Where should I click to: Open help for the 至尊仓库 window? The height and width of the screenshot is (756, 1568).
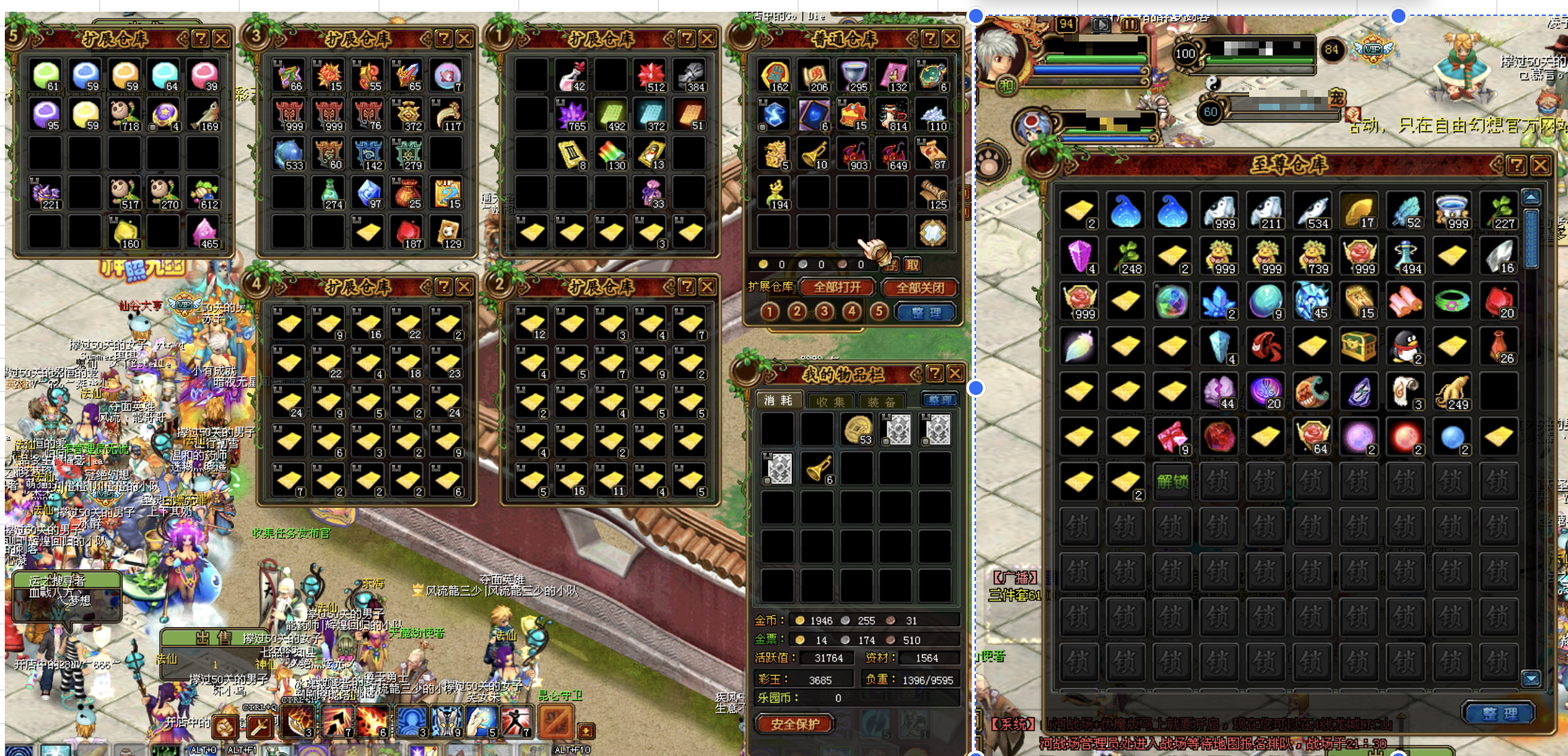[1517, 165]
